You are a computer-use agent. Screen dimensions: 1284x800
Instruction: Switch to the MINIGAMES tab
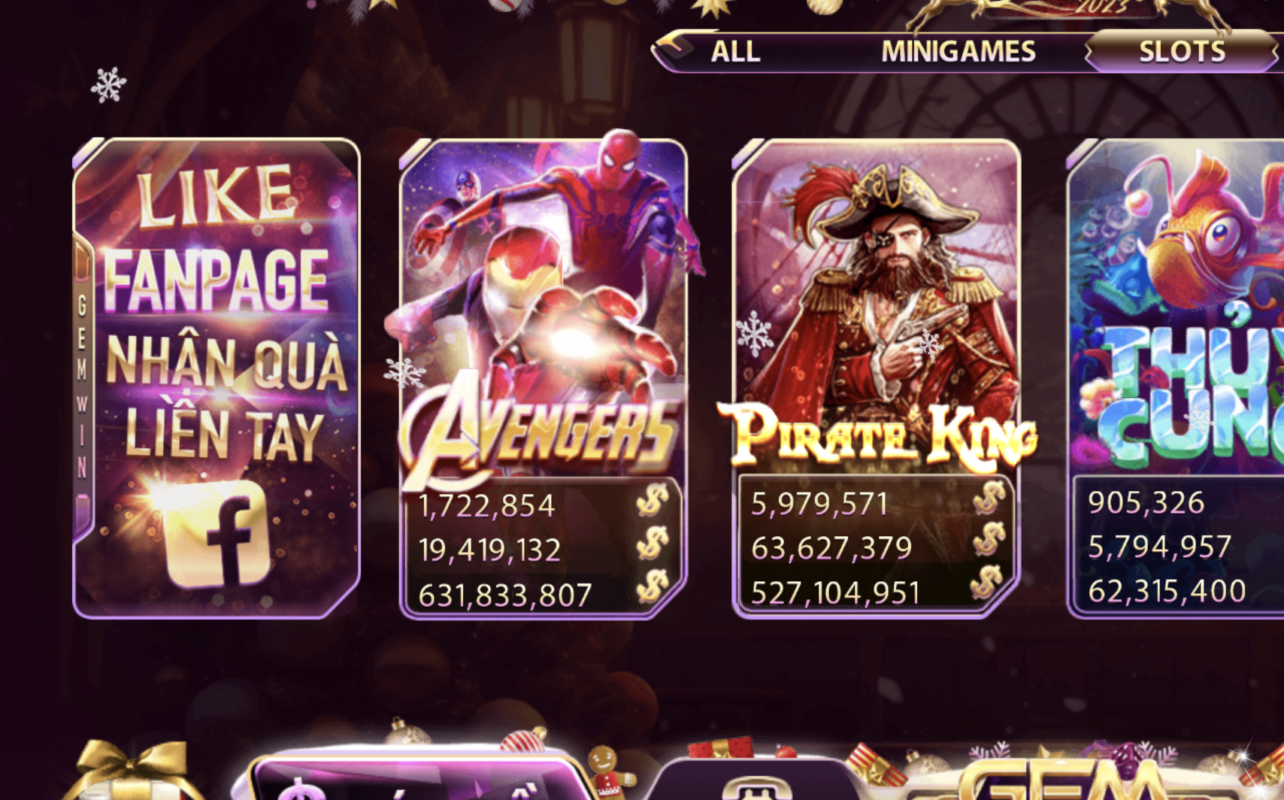point(957,51)
